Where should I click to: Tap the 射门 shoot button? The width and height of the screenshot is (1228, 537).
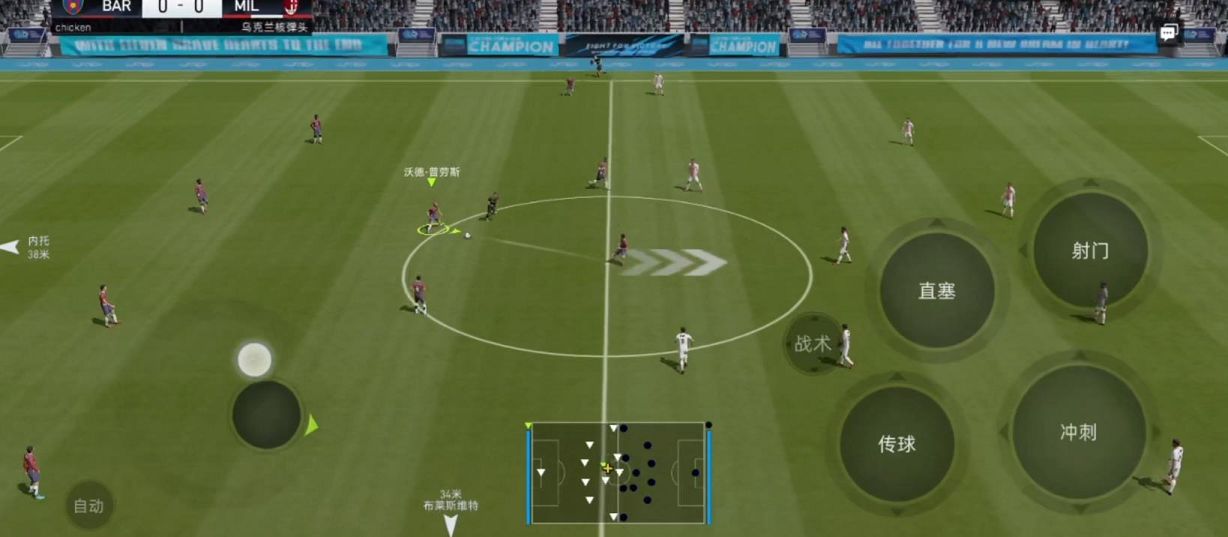point(1090,250)
